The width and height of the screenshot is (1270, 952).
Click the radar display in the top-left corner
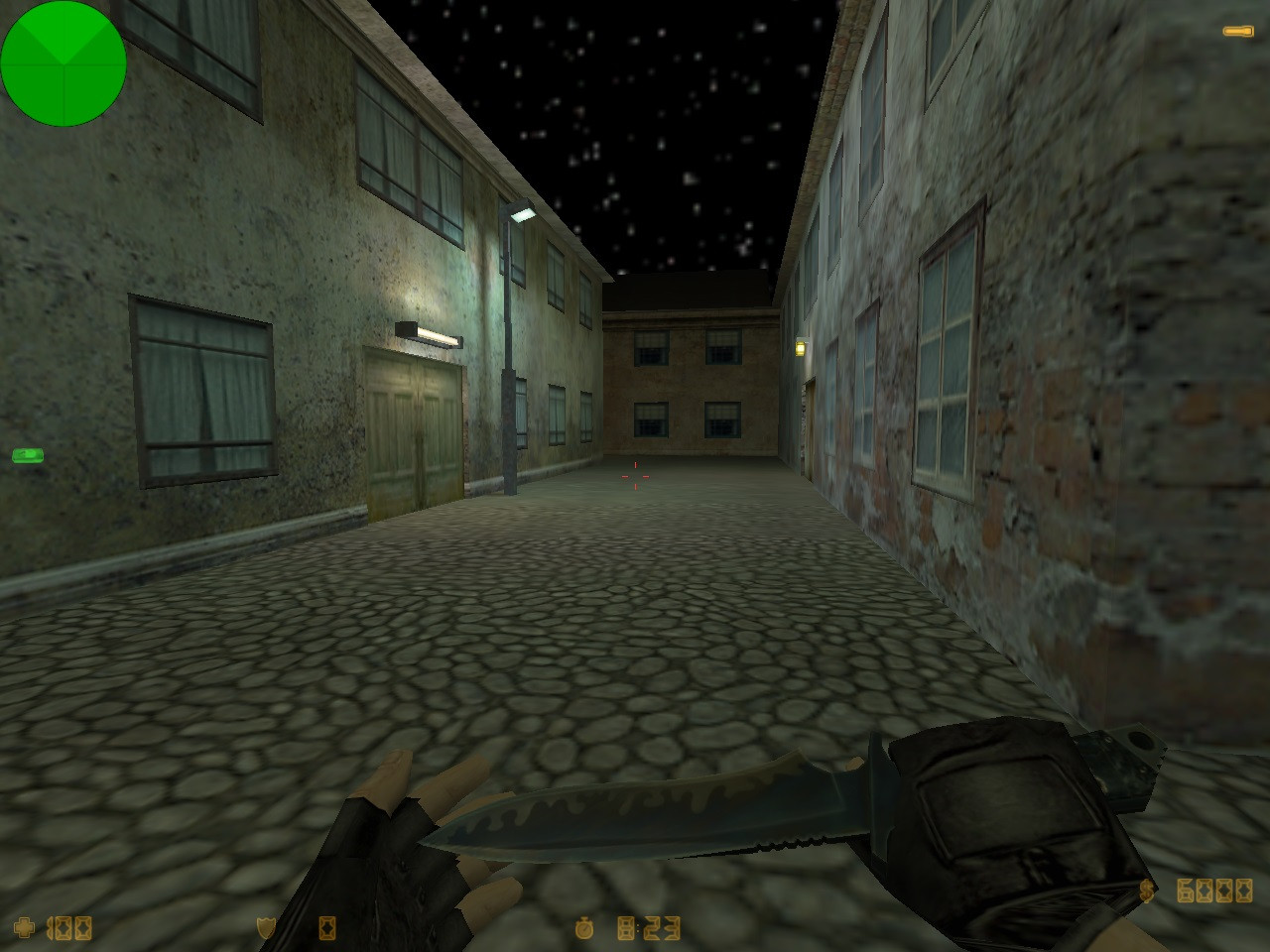pyautogui.click(x=64, y=64)
